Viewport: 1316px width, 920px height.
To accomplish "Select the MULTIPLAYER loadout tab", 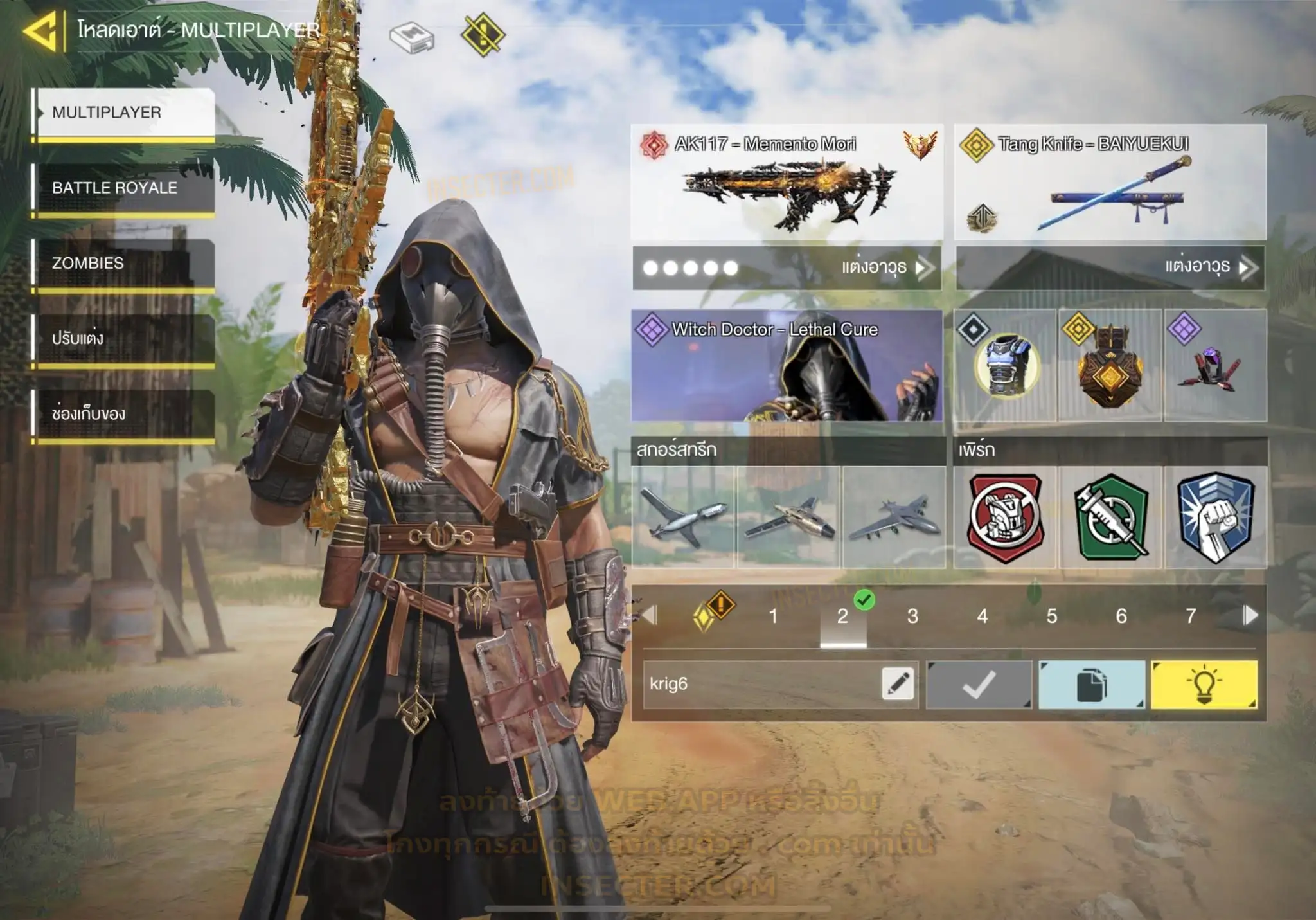I will [x=125, y=113].
